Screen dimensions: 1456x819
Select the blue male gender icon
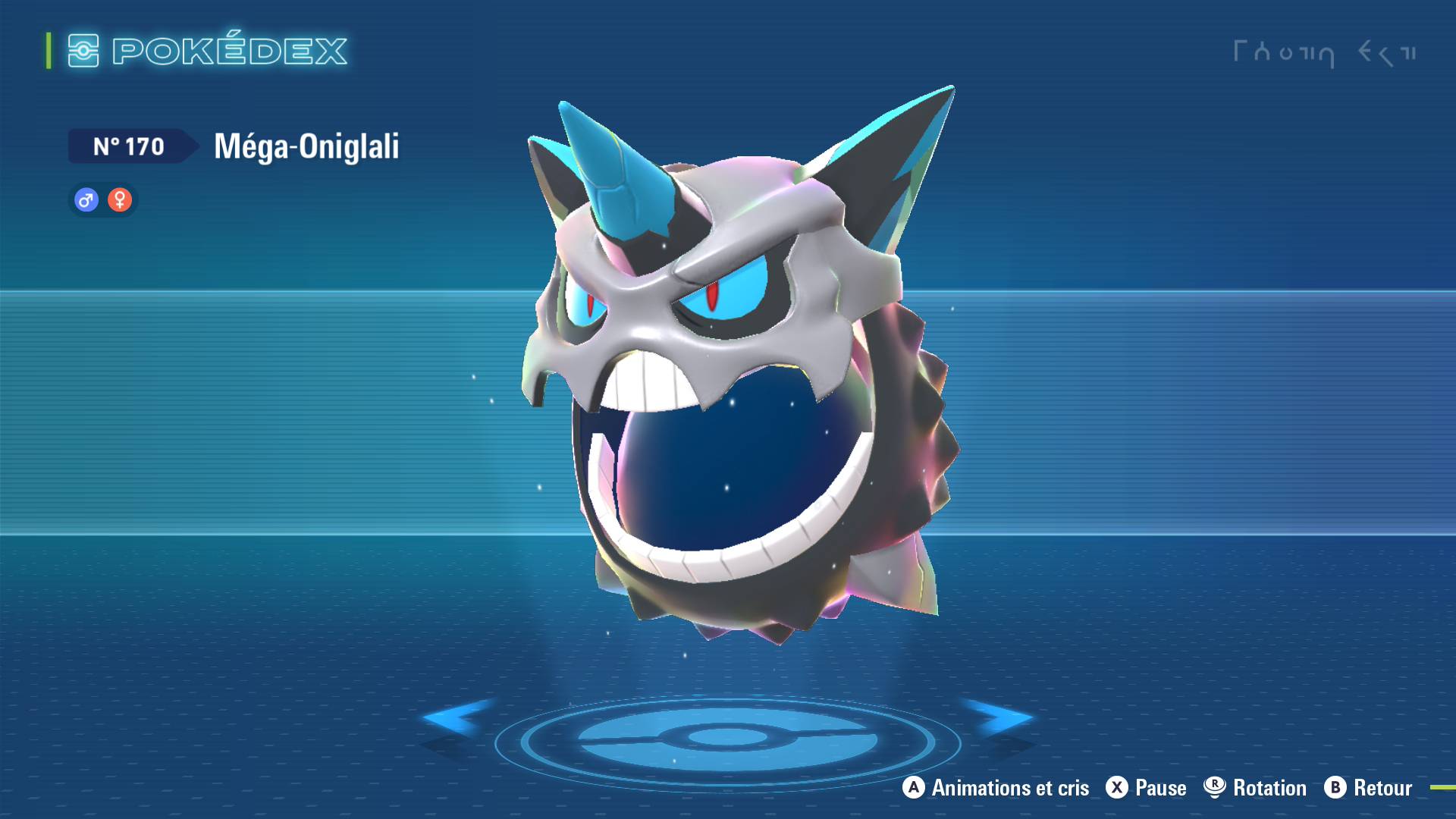coord(86,200)
